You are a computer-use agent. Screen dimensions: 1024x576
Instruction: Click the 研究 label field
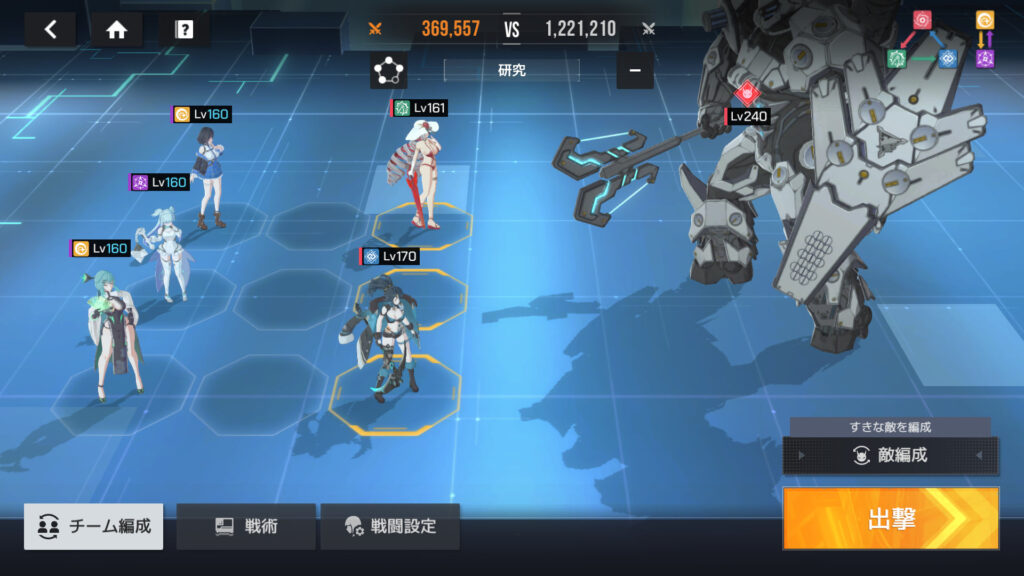(511, 71)
